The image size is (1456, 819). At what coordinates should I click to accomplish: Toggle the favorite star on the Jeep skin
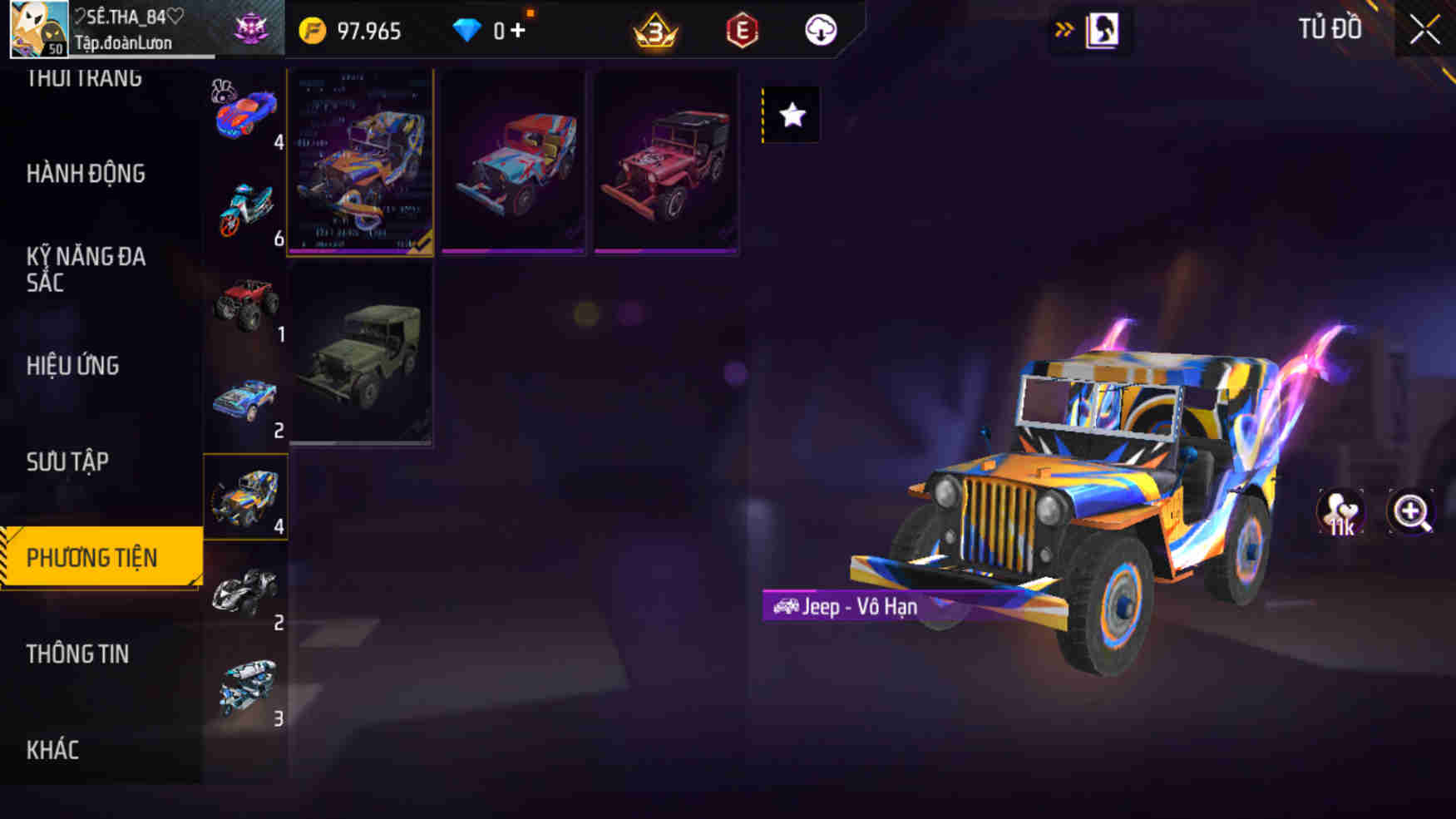789,116
